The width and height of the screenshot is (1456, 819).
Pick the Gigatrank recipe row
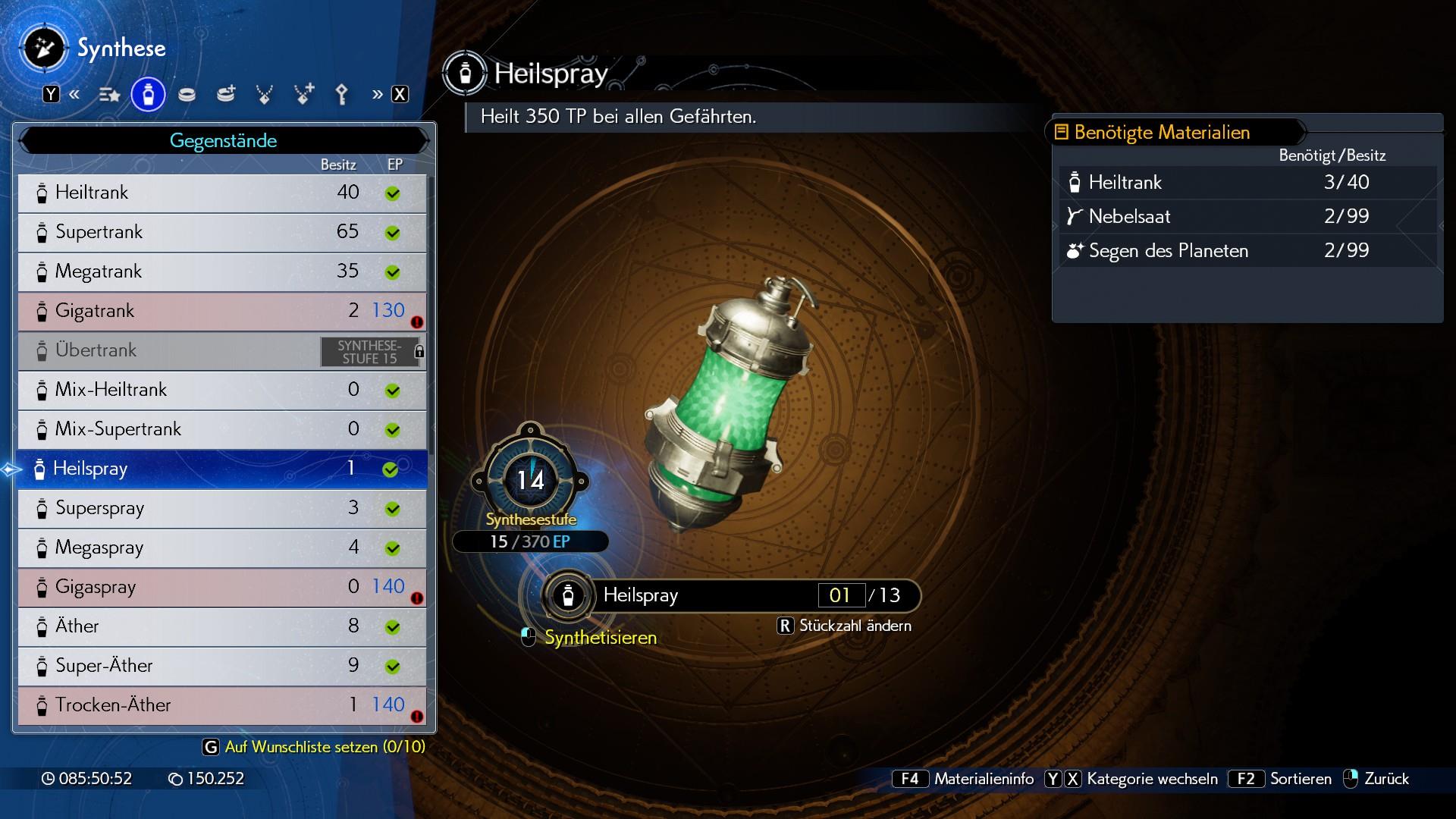click(221, 311)
